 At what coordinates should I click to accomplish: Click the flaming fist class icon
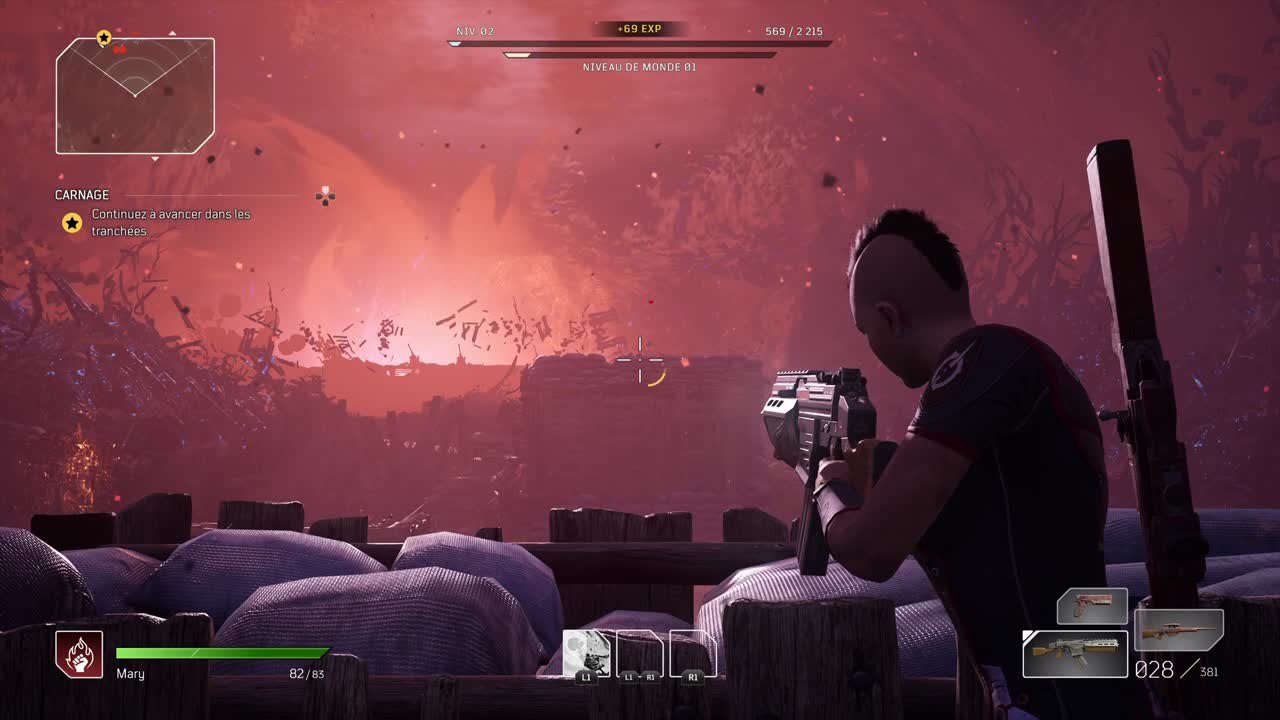click(79, 655)
